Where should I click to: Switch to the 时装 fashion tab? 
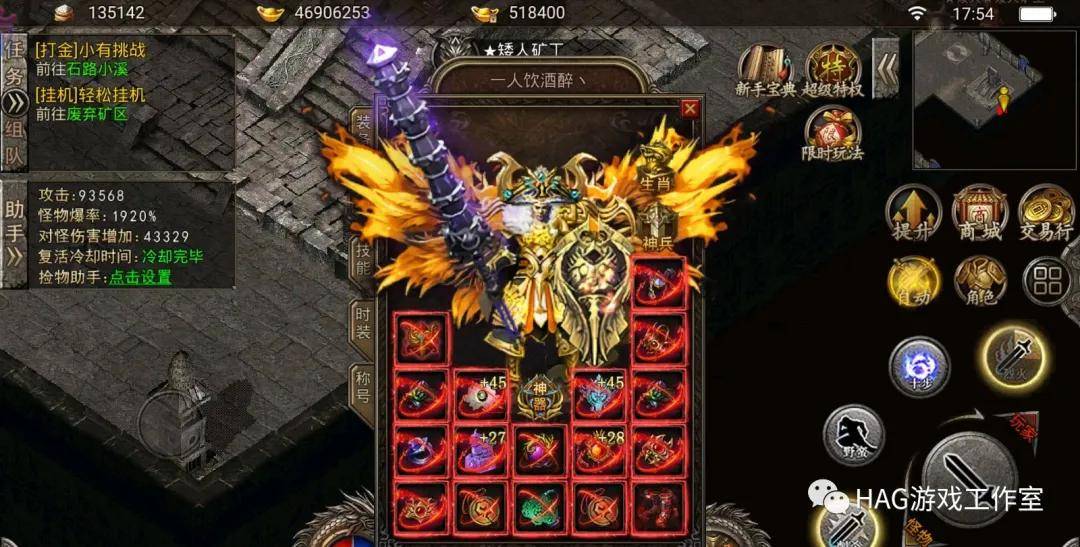363,321
